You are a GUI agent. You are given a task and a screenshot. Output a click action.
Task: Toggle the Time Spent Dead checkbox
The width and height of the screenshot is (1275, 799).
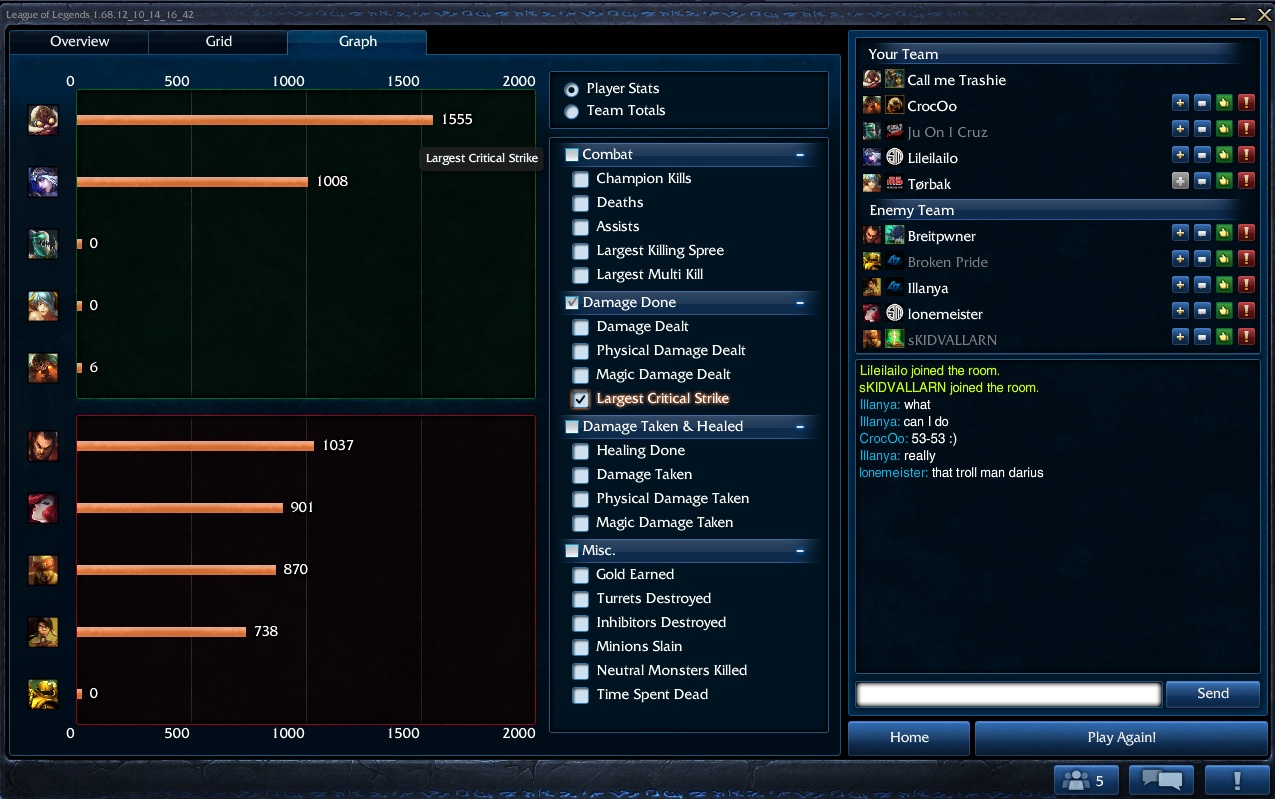click(x=580, y=695)
